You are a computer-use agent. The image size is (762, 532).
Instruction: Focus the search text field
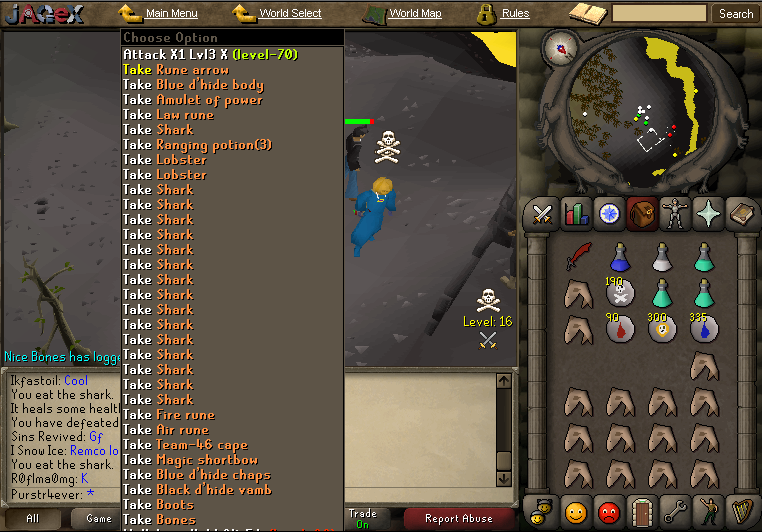pyautogui.click(x=659, y=14)
